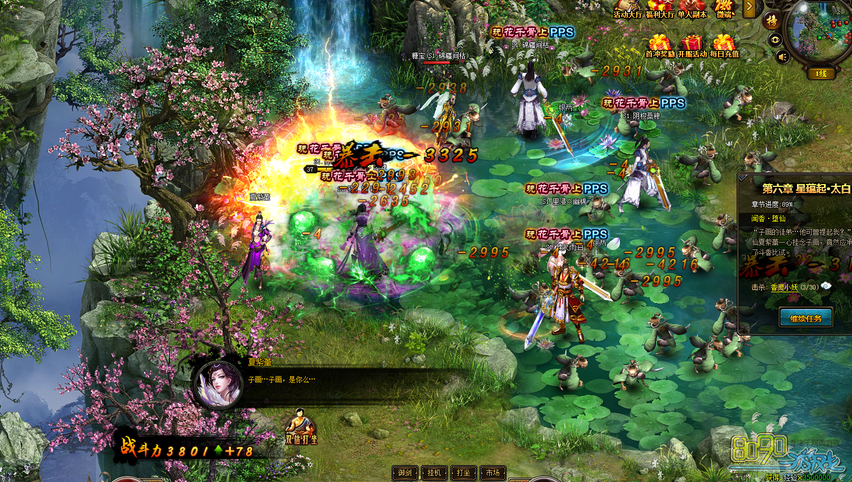Toggle the sound speaker button
Image resolution: width=852 pixels, height=482 pixels.
tap(775, 57)
